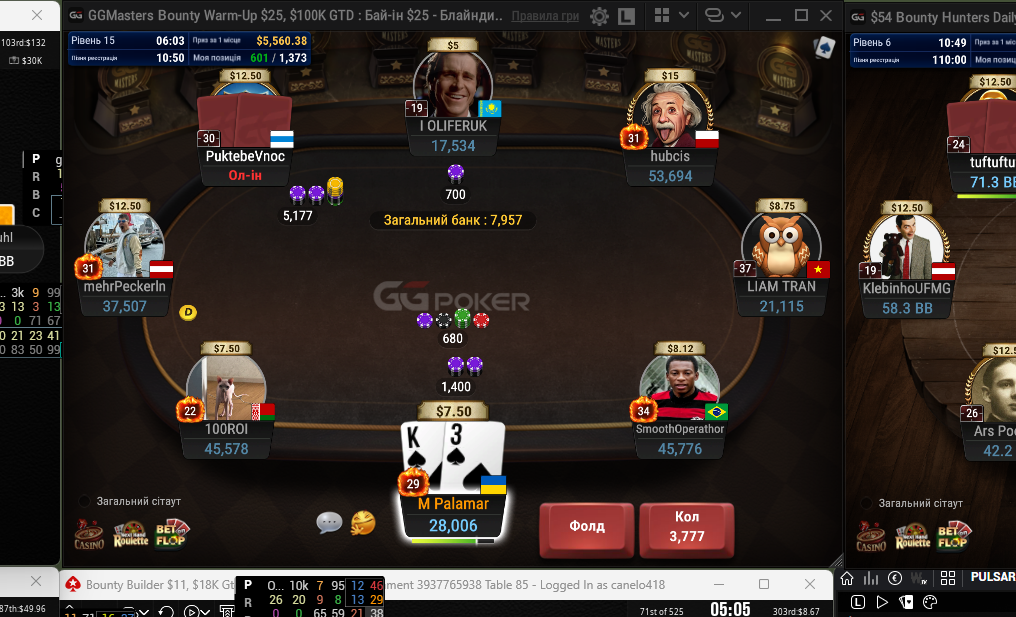
Task: Launch Next Hand Roulette on the GGMasters table
Action: click(x=130, y=536)
